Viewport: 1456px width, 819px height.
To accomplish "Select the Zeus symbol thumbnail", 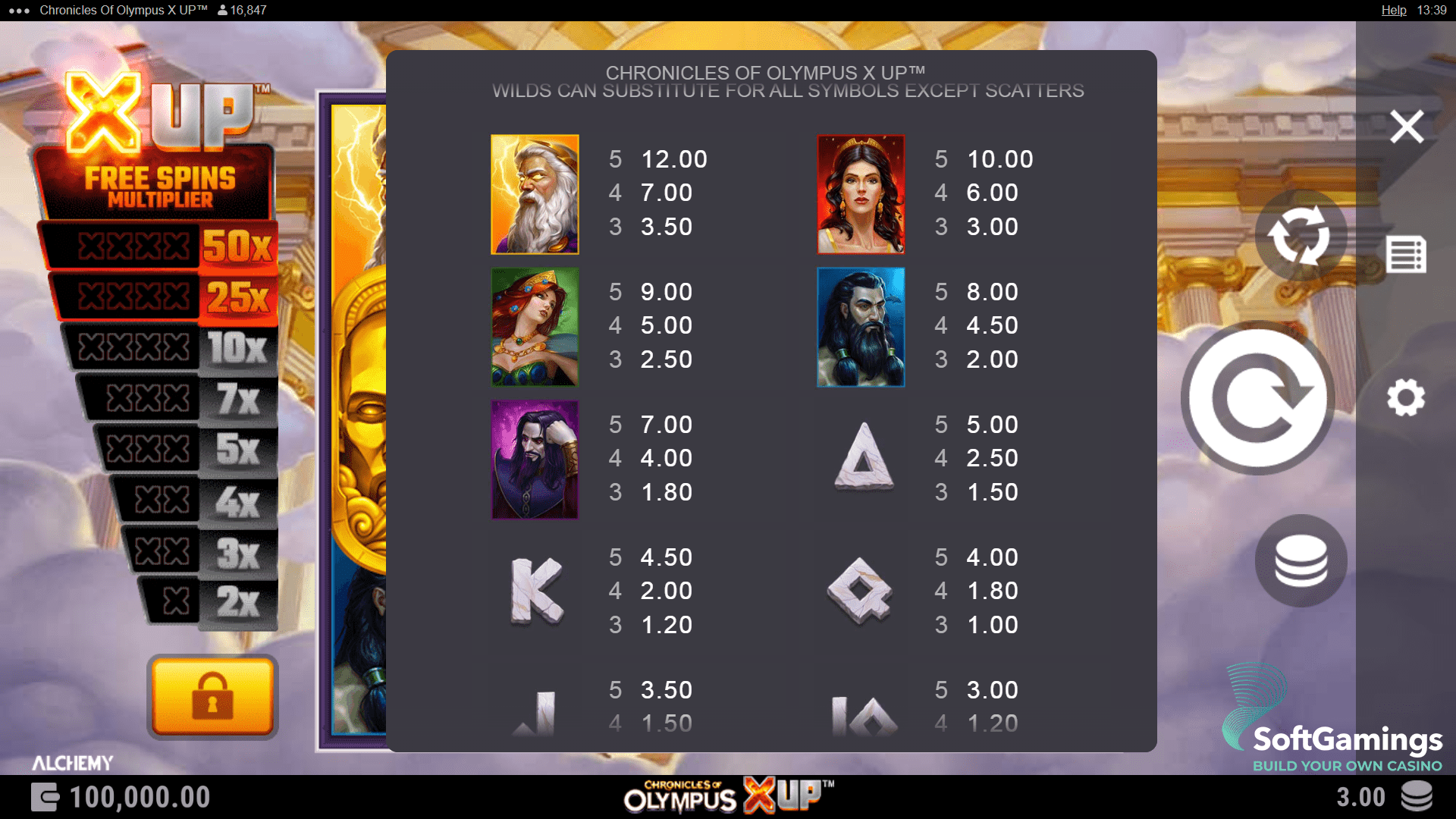I will pyautogui.click(x=534, y=194).
